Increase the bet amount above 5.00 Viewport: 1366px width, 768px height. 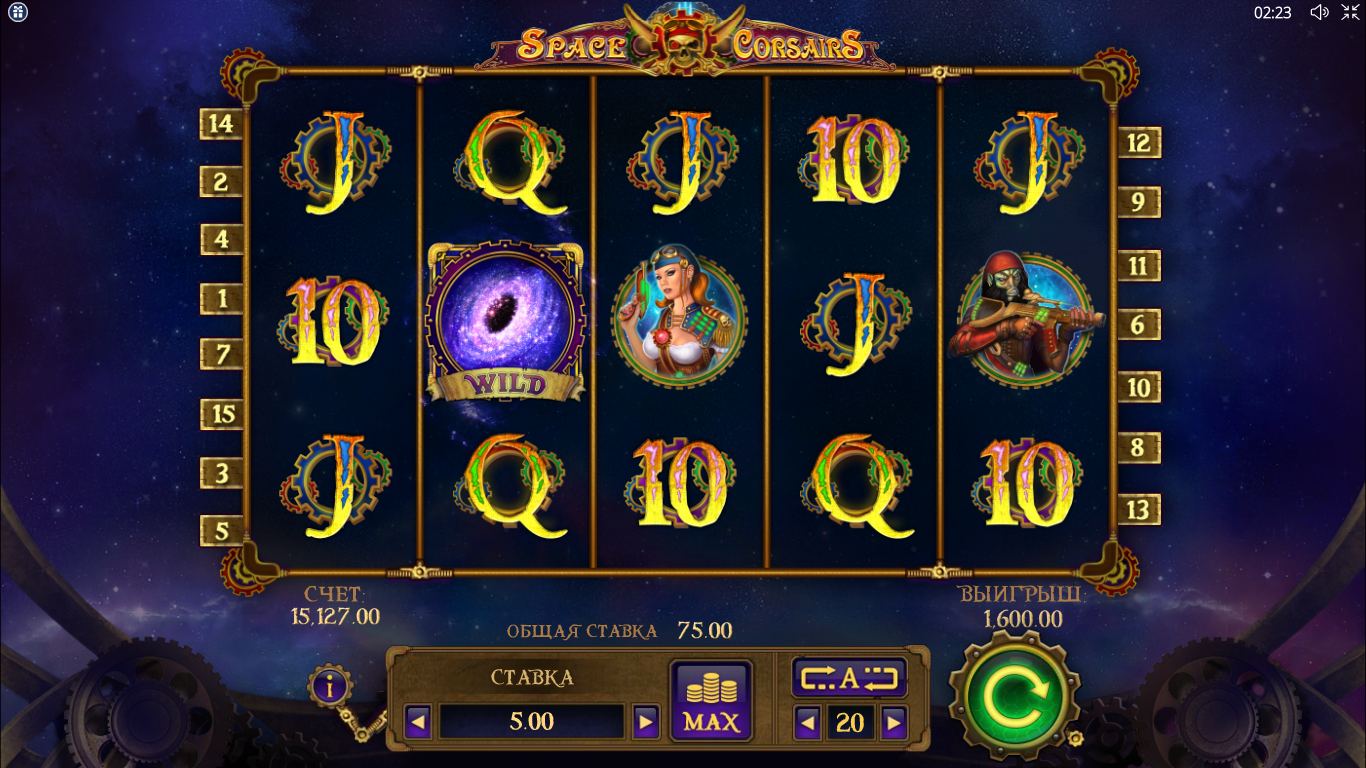646,721
